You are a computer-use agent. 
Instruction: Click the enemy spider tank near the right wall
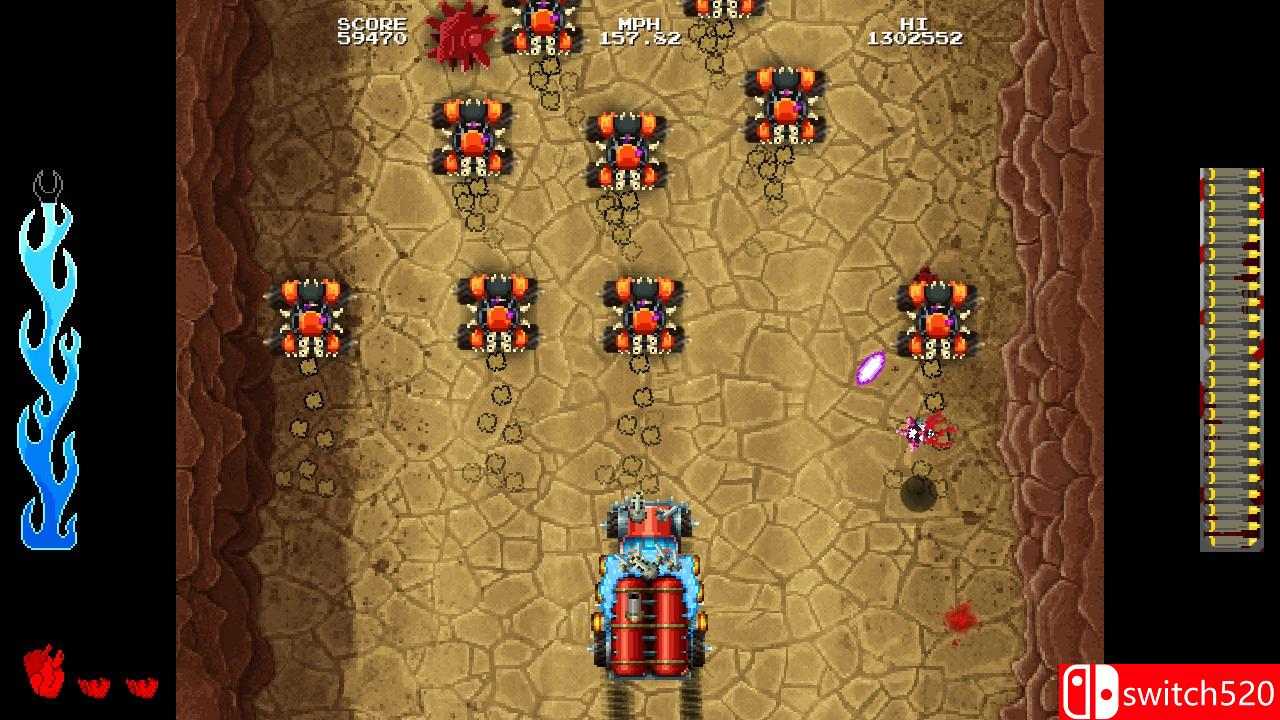[x=937, y=320]
